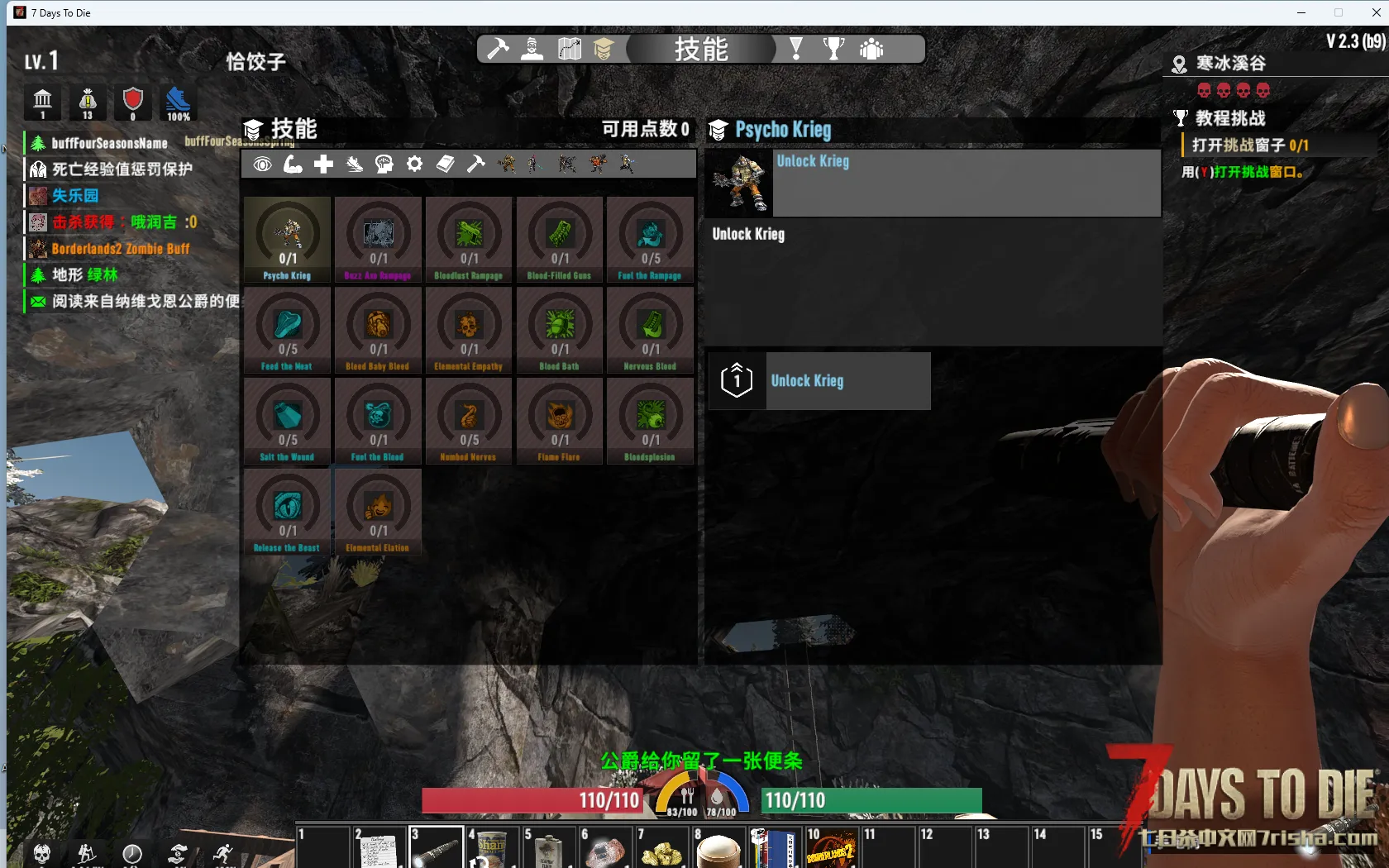Choose the Bloodsplosion skill

(650, 422)
